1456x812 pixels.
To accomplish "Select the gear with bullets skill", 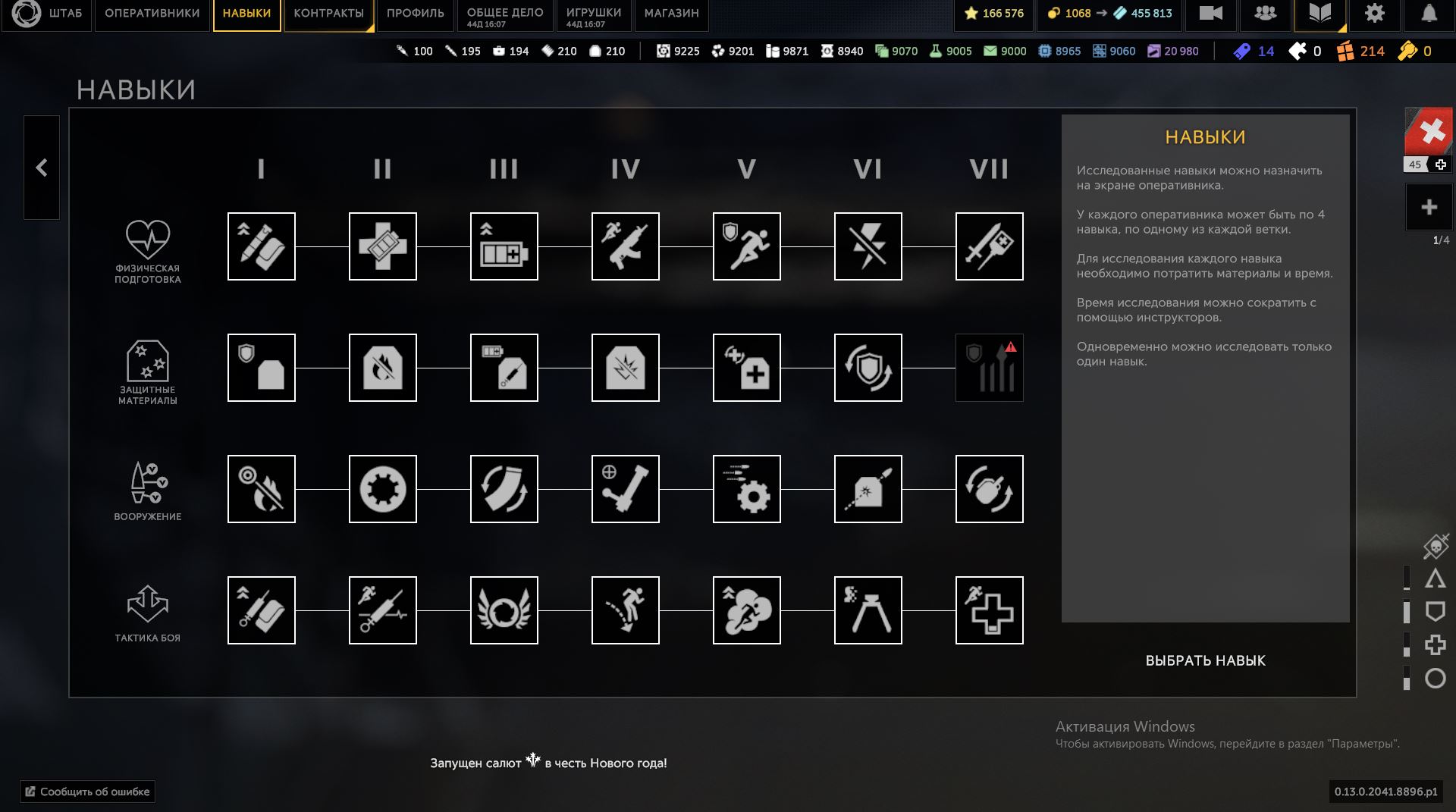I will click(x=746, y=489).
